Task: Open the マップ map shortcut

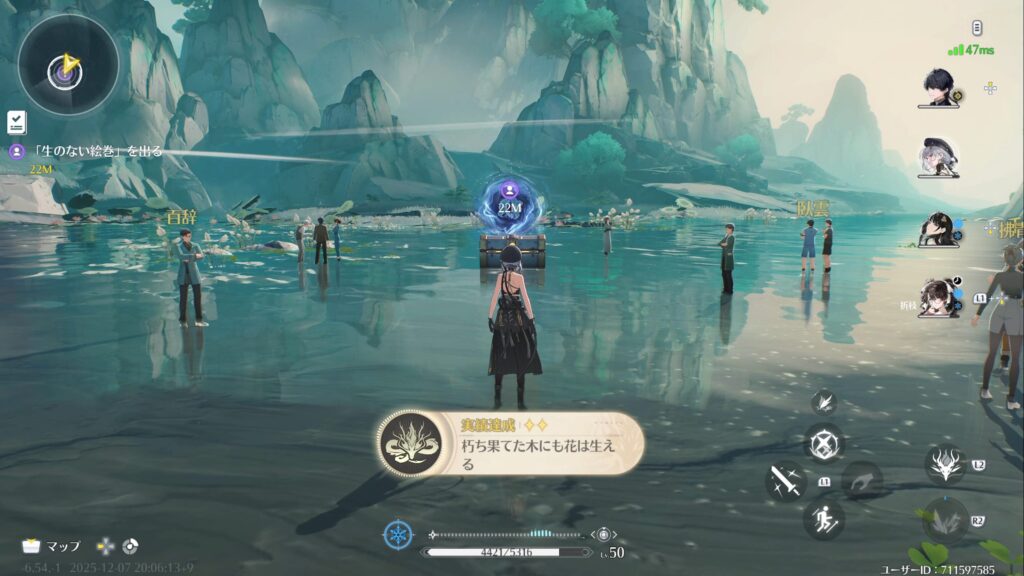Action: [x=52, y=546]
